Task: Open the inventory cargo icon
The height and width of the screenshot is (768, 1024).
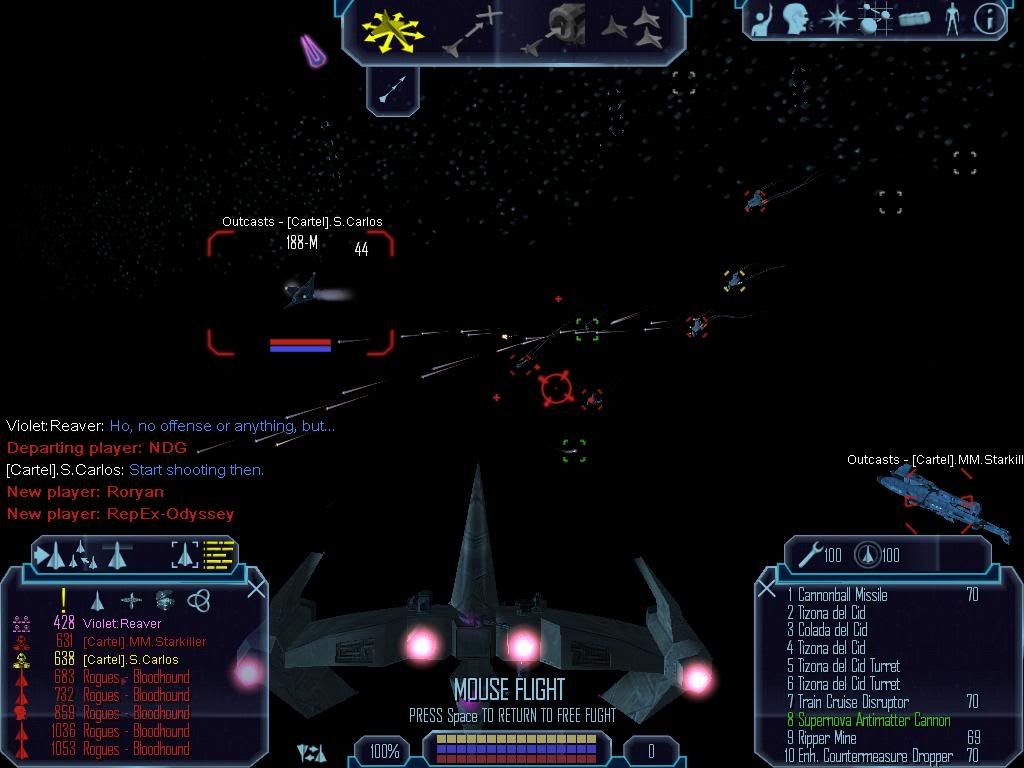Action: tap(914, 18)
